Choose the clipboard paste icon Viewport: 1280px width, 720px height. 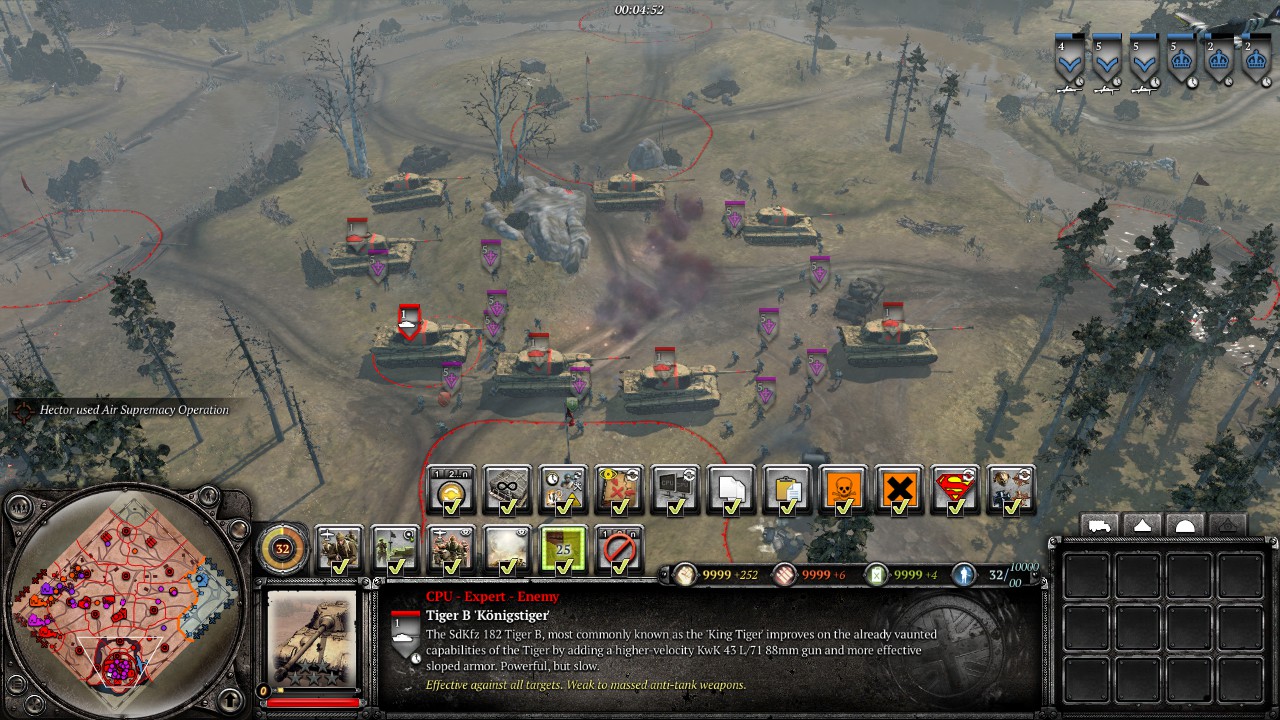point(787,490)
